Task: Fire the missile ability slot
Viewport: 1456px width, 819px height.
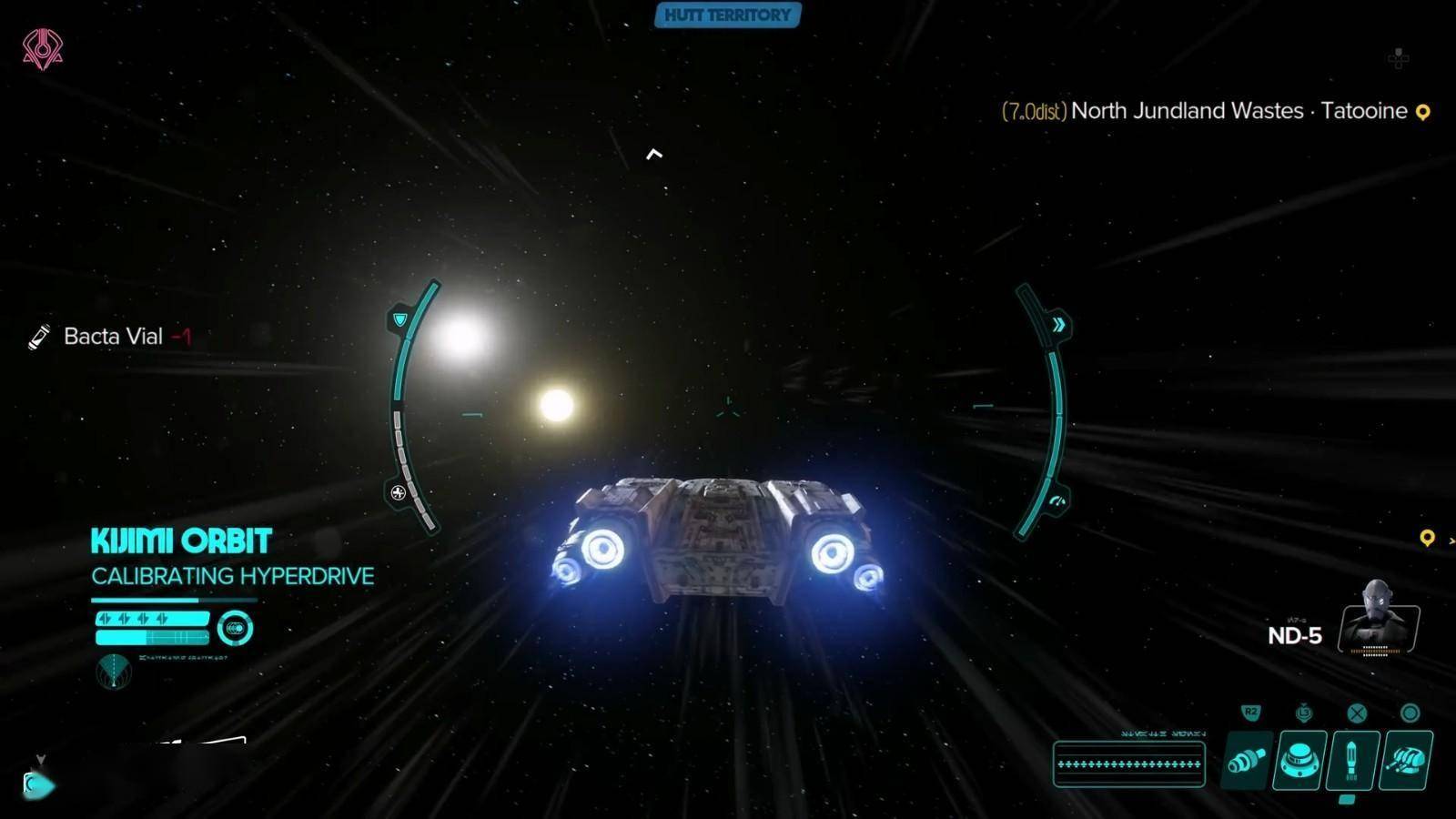Action: [x=1352, y=760]
